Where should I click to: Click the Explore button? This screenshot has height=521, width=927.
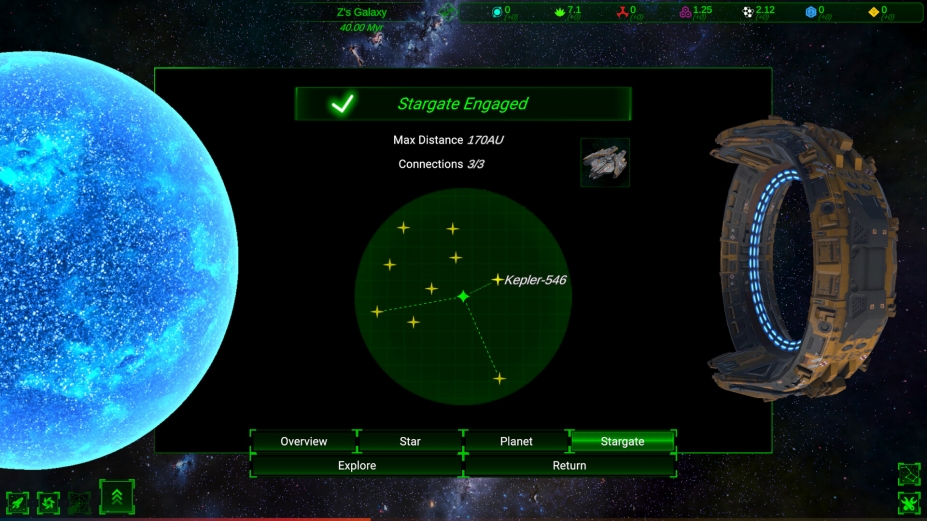point(357,465)
